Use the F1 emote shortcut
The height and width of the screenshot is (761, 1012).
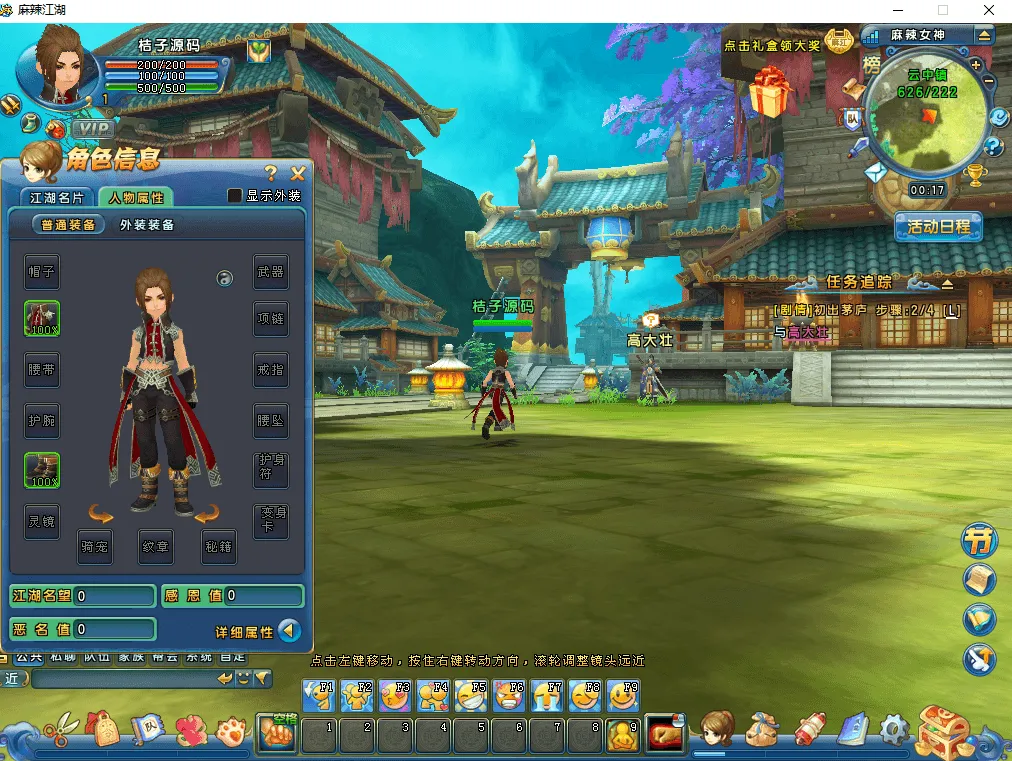coord(320,695)
